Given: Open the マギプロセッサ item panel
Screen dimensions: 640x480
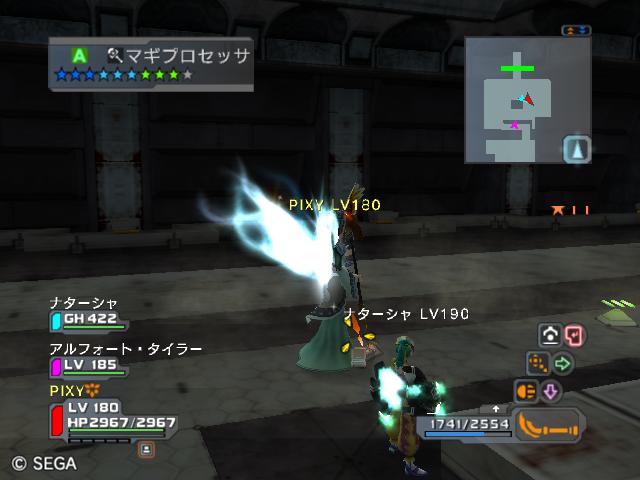Looking at the screenshot, I should (x=152, y=63).
